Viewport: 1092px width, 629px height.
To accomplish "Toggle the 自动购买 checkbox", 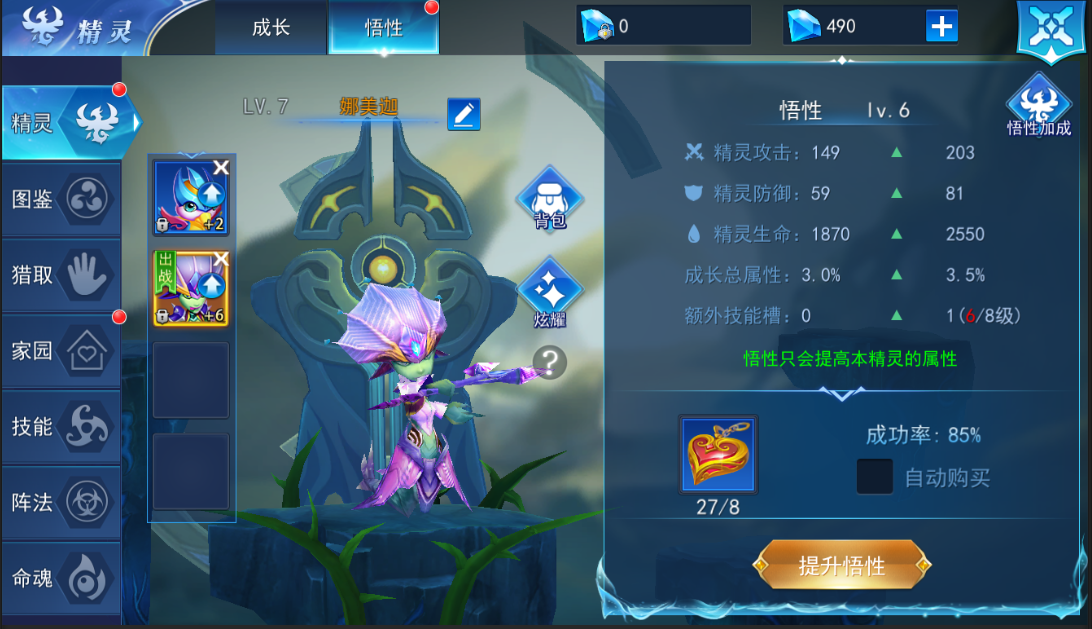I will point(875,477).
